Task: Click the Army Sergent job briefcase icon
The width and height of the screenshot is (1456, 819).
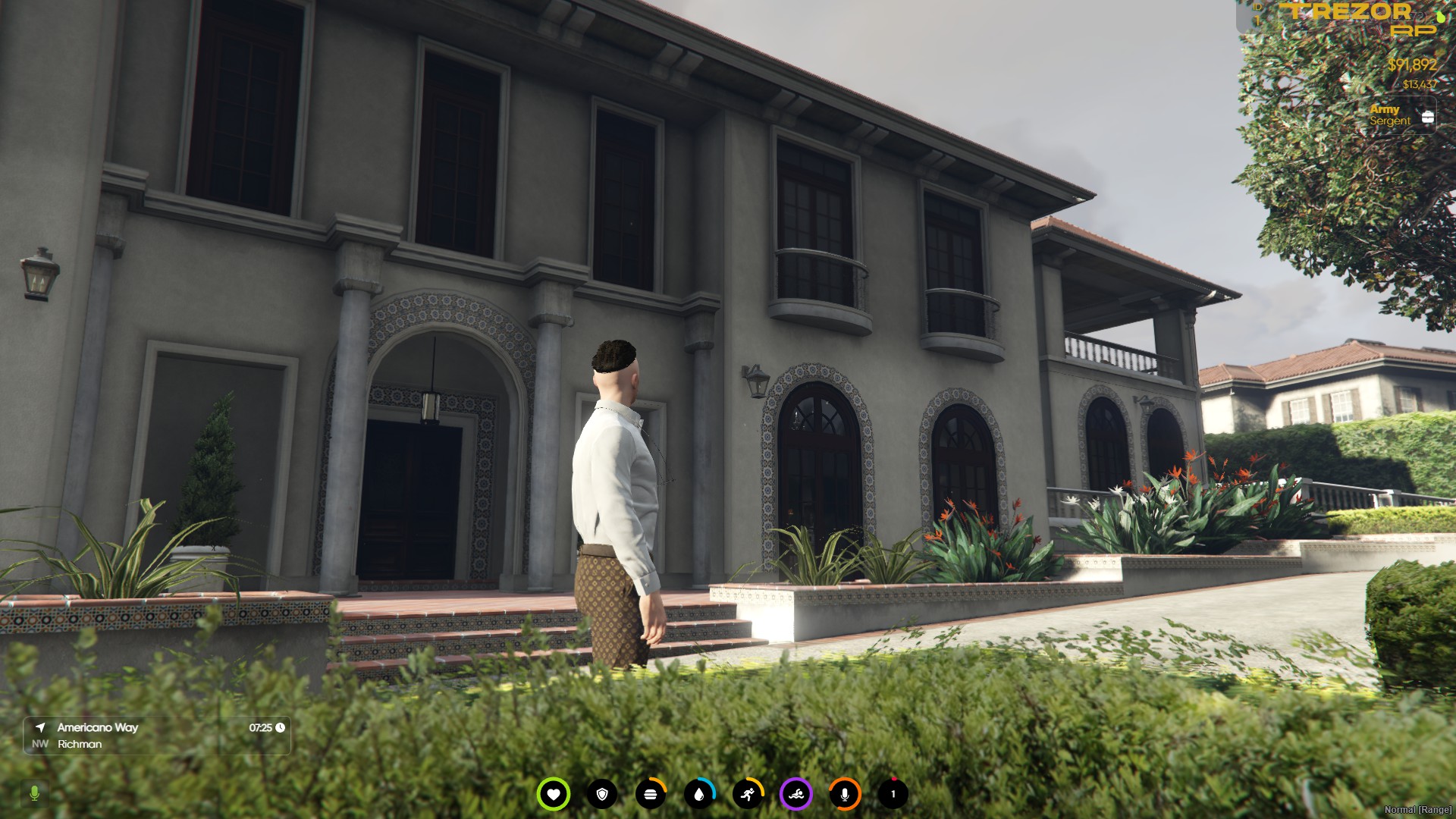Action: pyautogui.click(x=1427, y=117)
